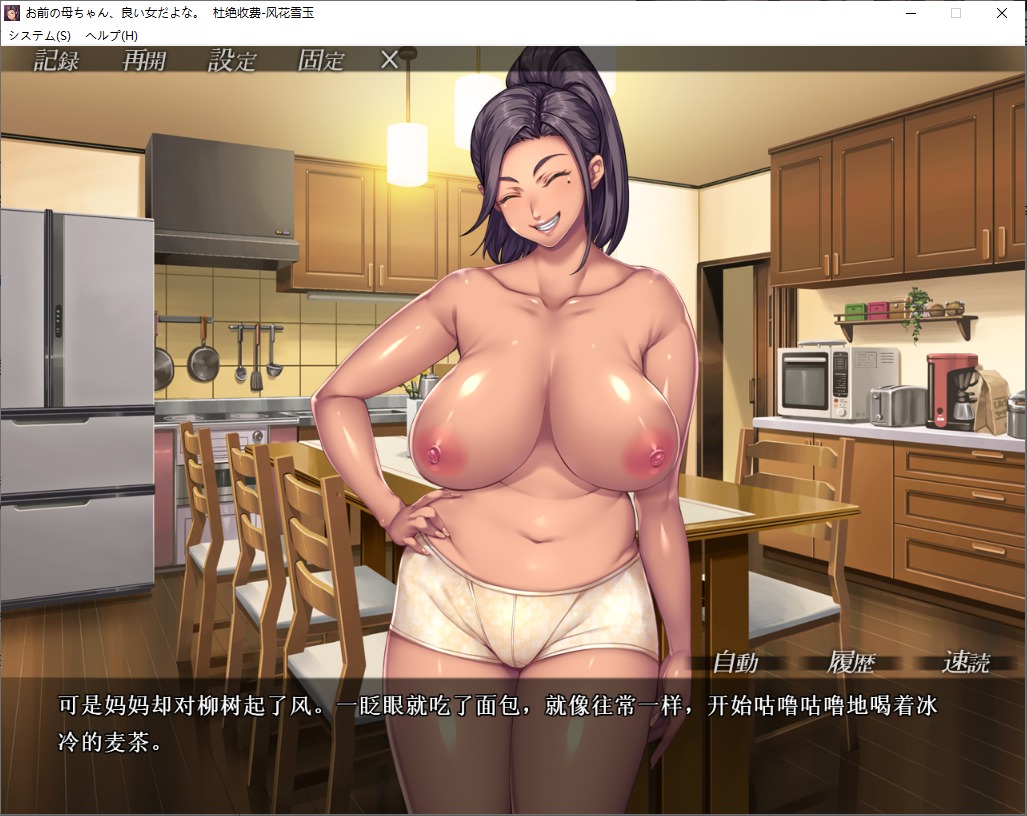Click the 再開 load button

[x=144, y=60]
